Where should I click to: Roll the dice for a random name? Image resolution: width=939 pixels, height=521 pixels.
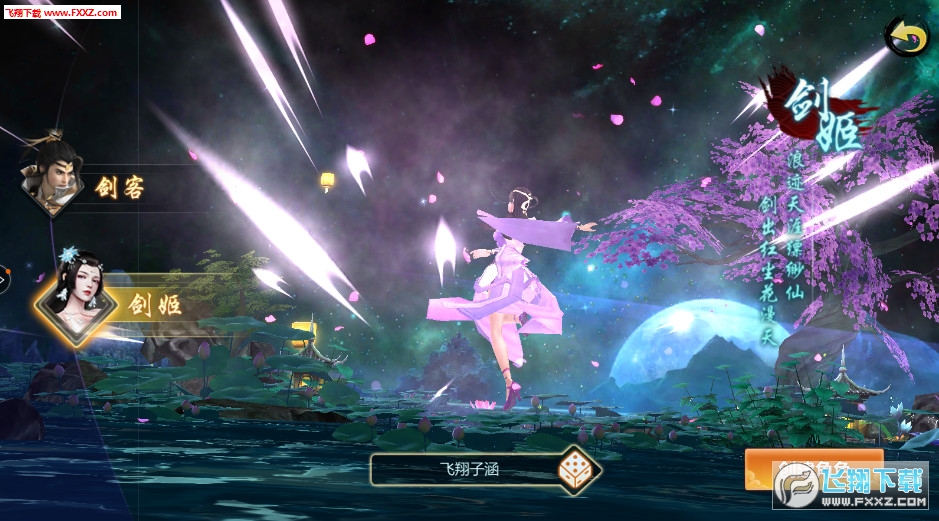[578, 469]
